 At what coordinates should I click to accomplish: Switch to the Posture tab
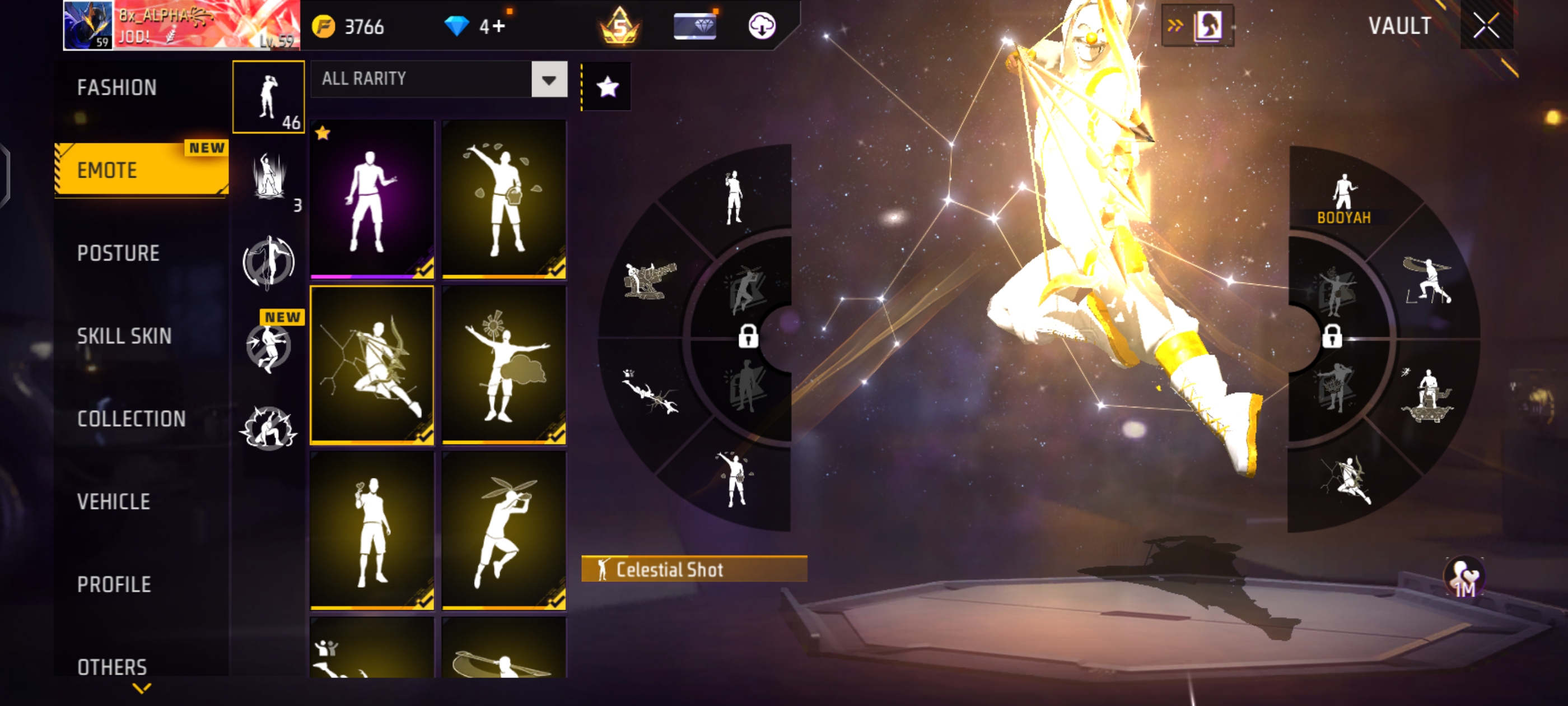[118, 253]
